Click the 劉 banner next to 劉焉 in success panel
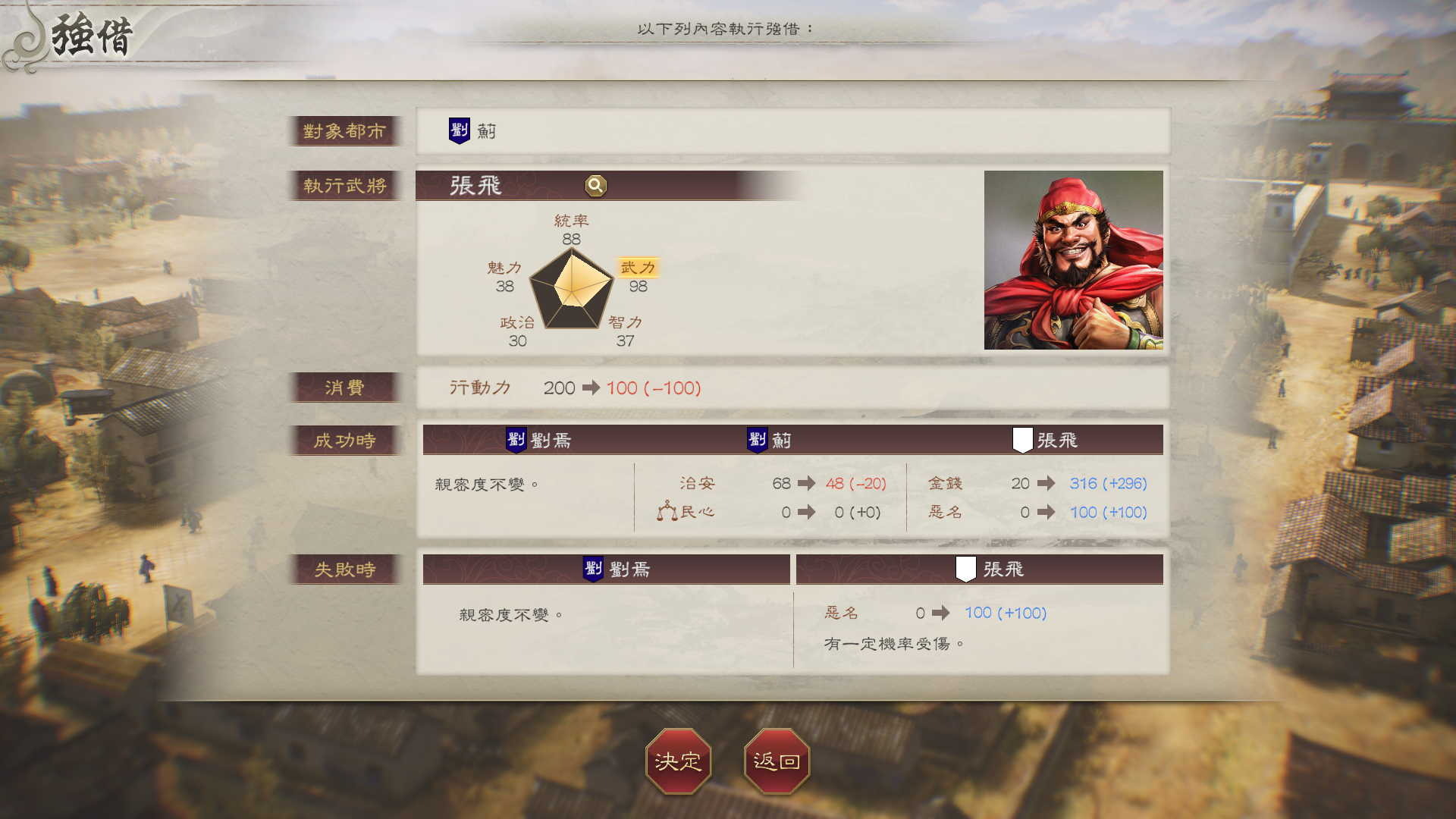This screenshot has height=819, width=1456. click(x=519, y=439)
